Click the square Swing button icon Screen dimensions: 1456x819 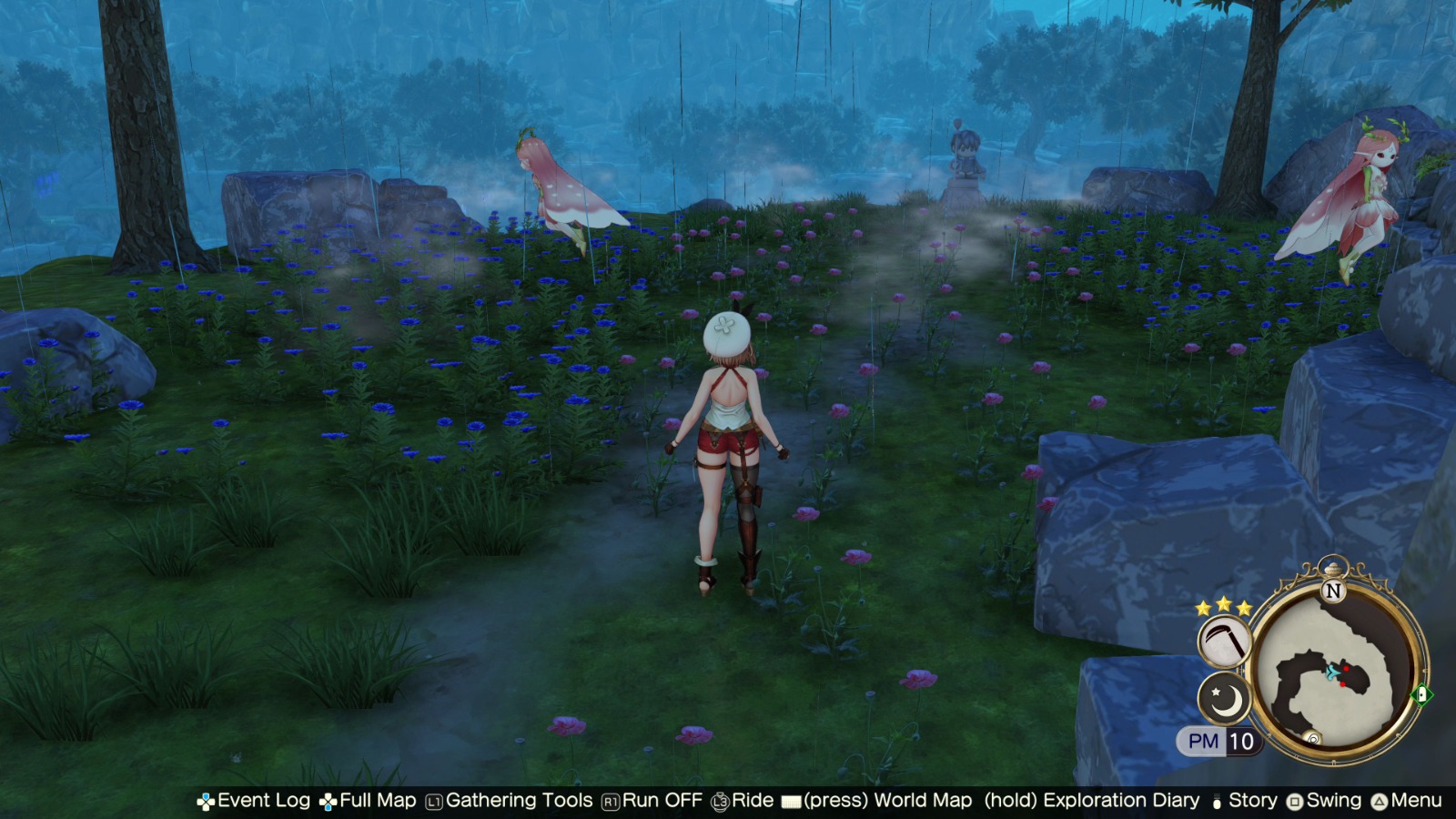[x=1297, y=801]
